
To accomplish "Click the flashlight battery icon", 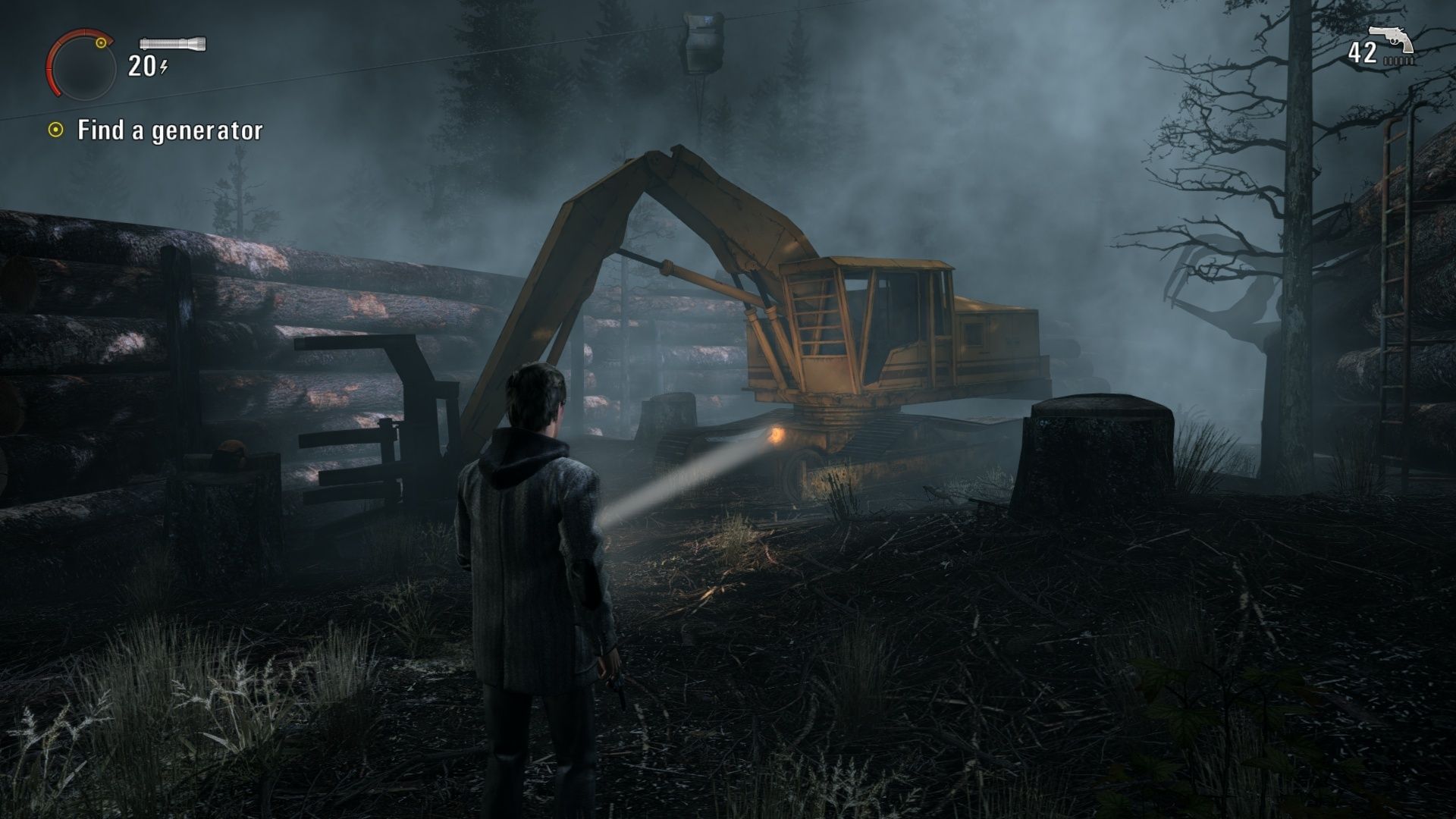I will (173, 43).
